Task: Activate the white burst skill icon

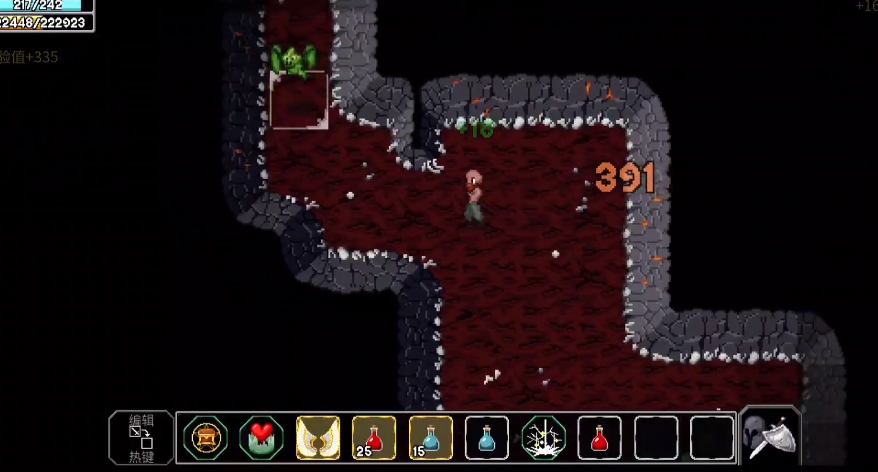Action: 544,438
